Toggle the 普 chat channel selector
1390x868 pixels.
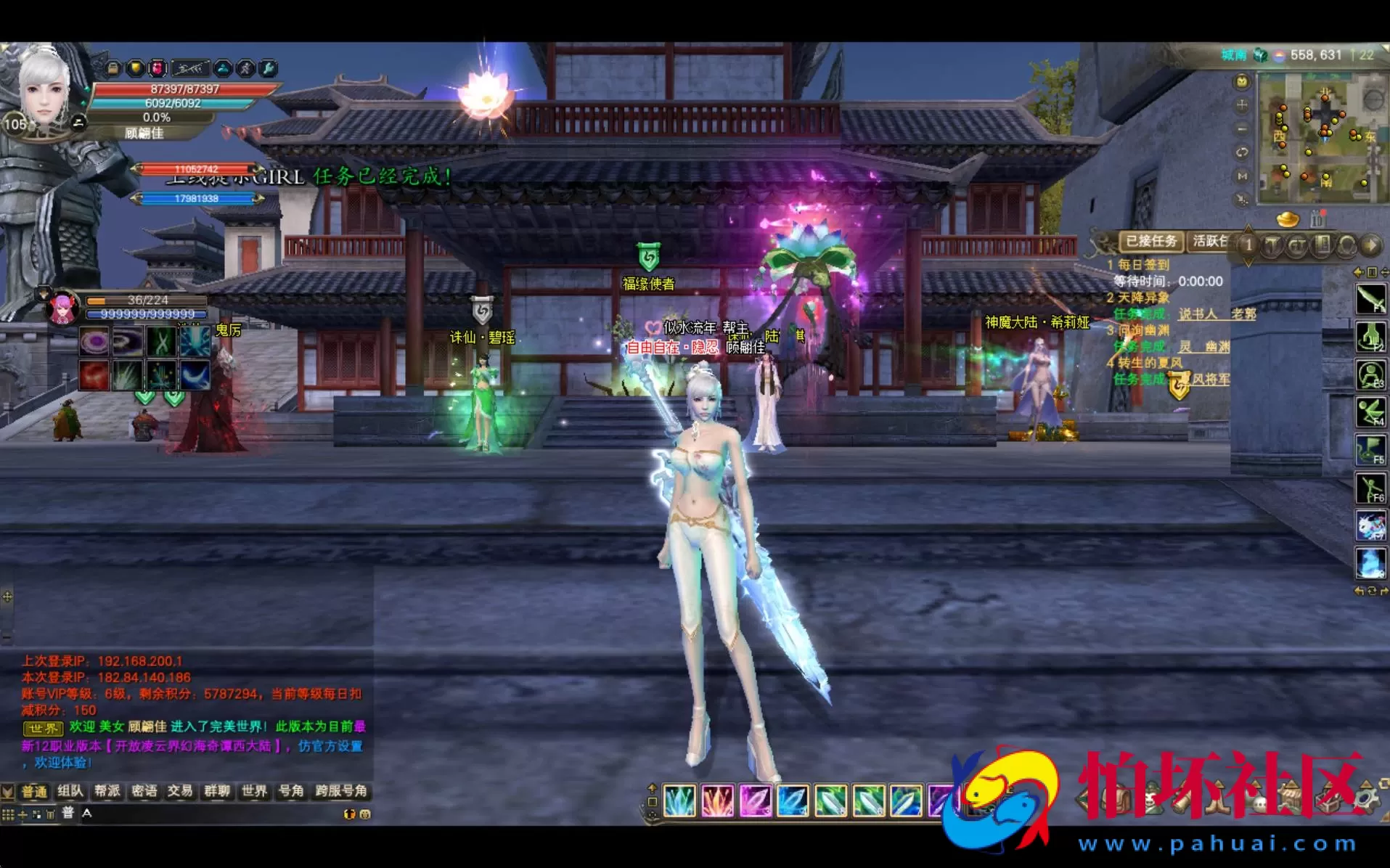[67, 813]
